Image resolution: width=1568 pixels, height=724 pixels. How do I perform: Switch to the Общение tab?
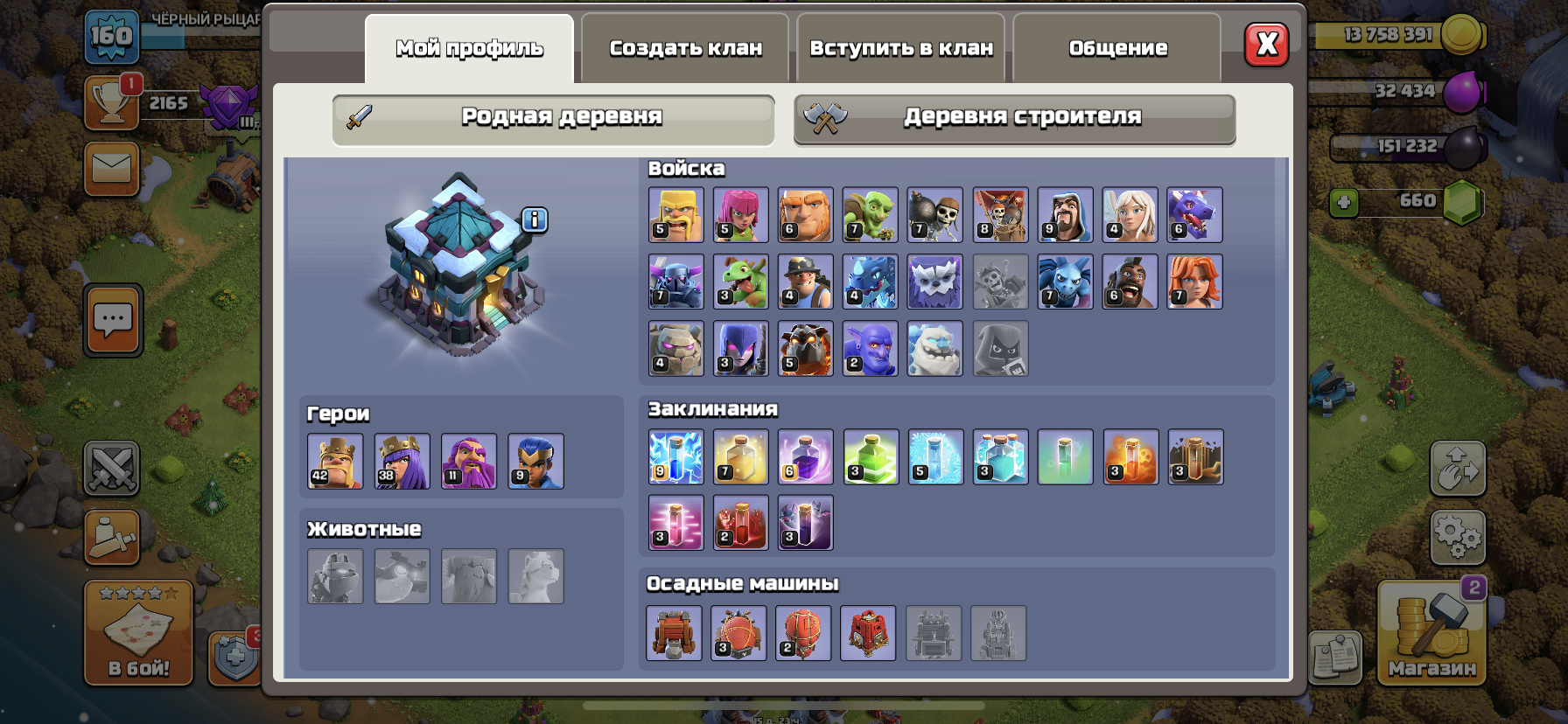coord(1117,48)
